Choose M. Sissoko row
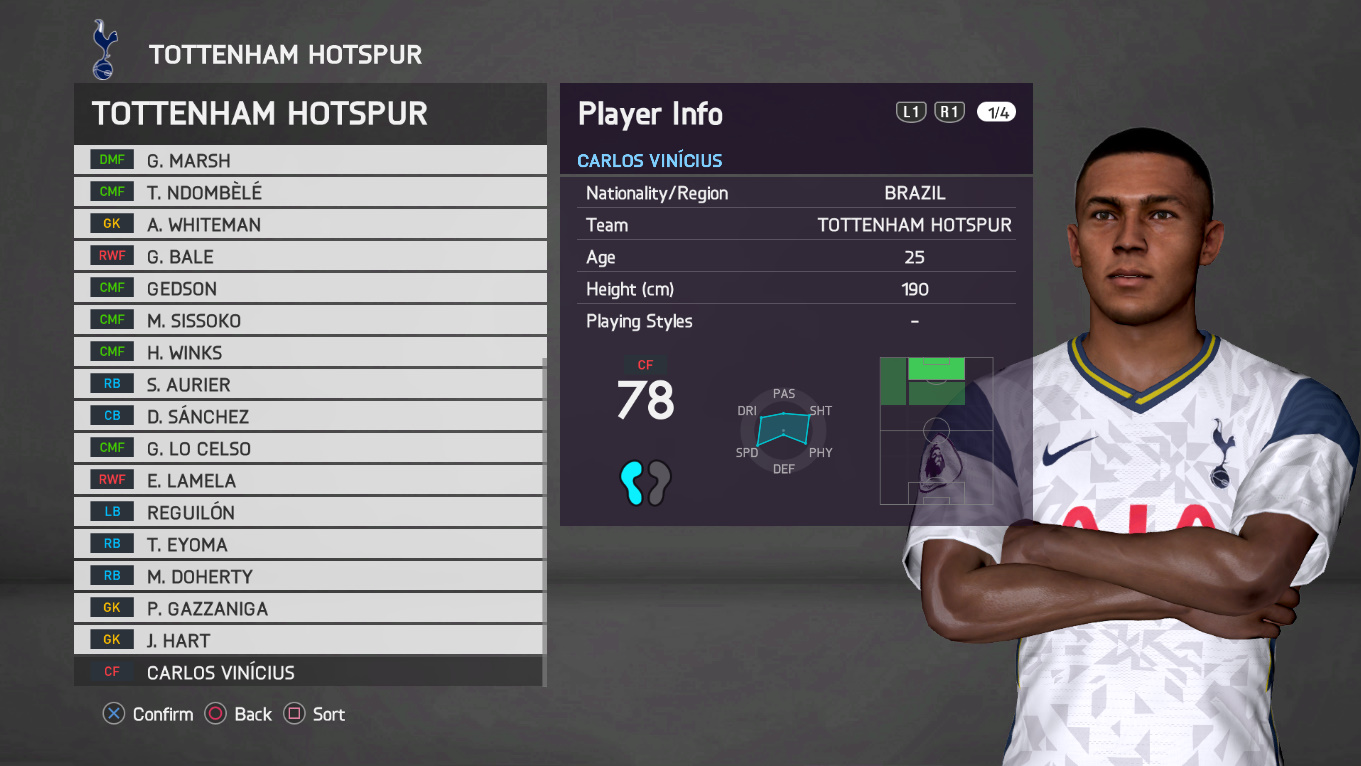This screenshot has width=1361, height=766. (310, 320)
